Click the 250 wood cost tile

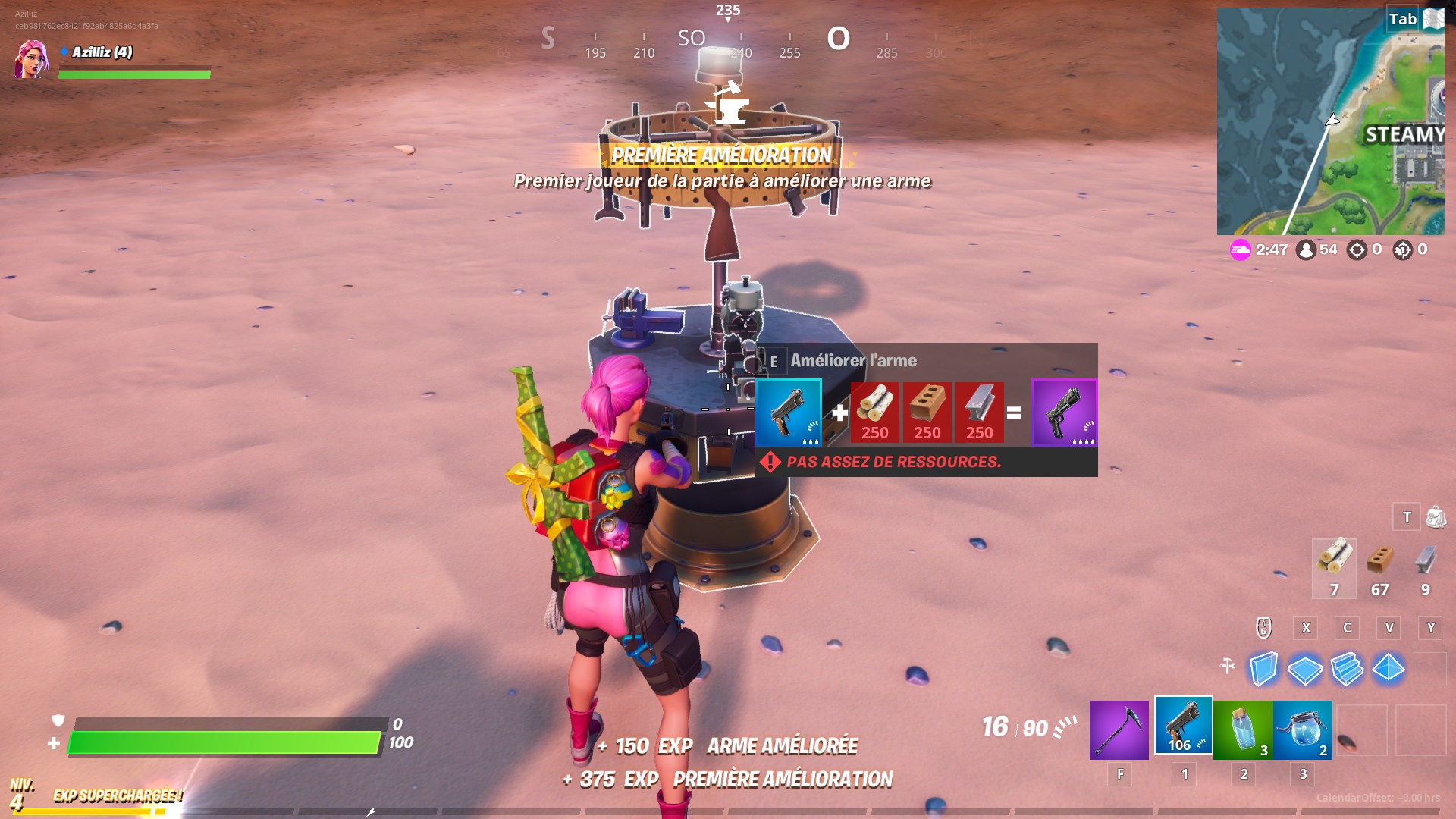point(876,413)
